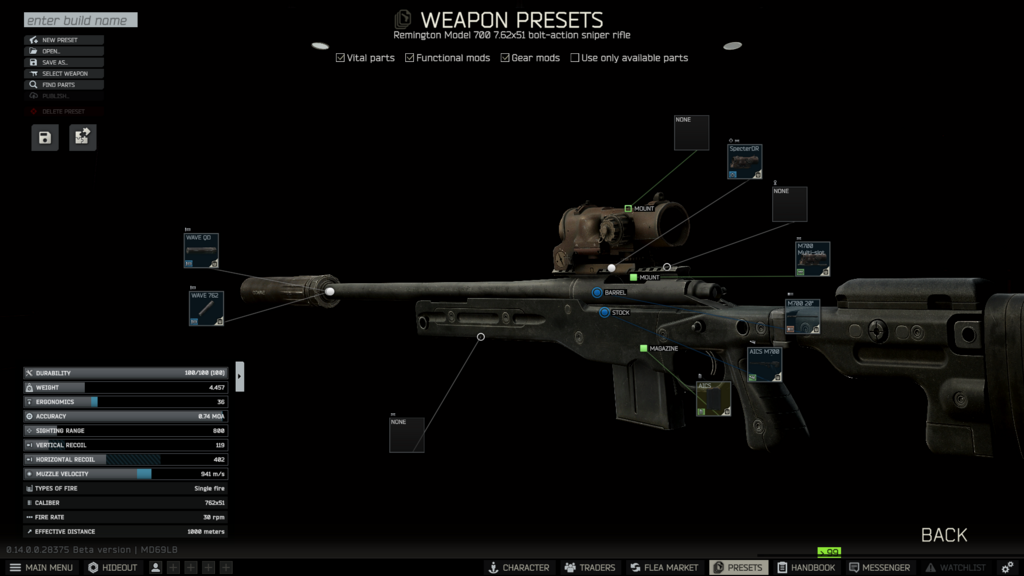
Task: Enable Use only available parts
Action: 575,58
